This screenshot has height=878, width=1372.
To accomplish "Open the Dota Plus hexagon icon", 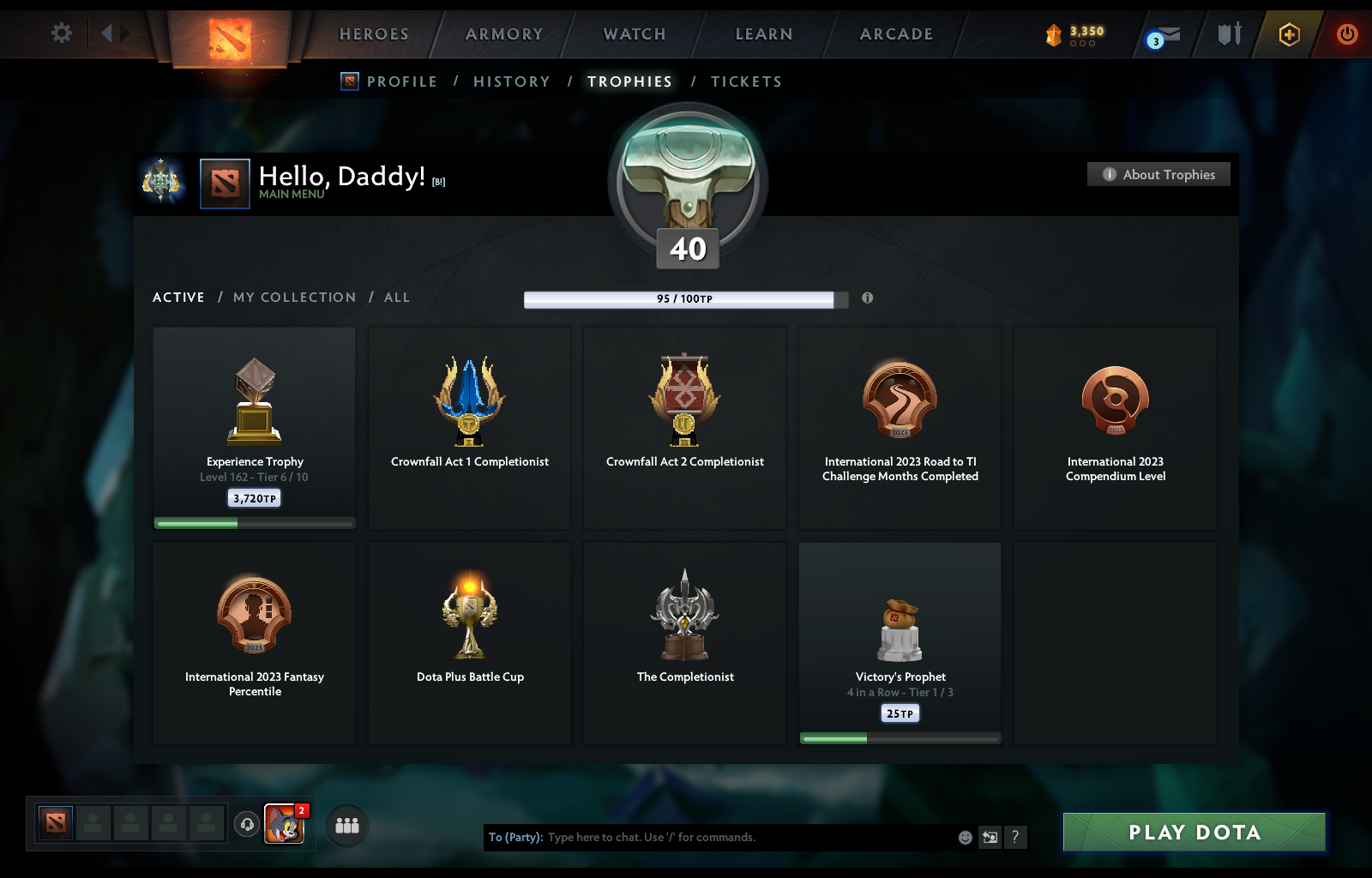I will click(x=1288, y=35).
